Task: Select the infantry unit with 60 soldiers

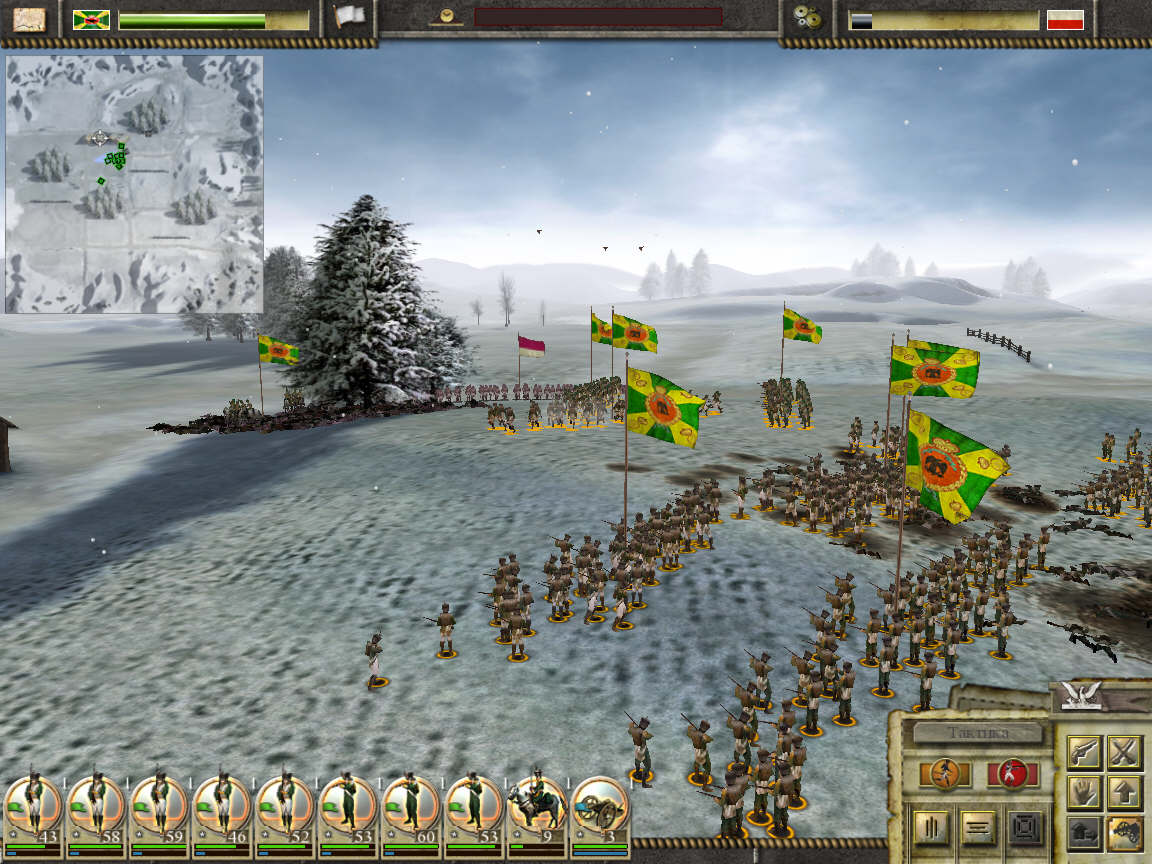Action: click(x=410, y=806)
